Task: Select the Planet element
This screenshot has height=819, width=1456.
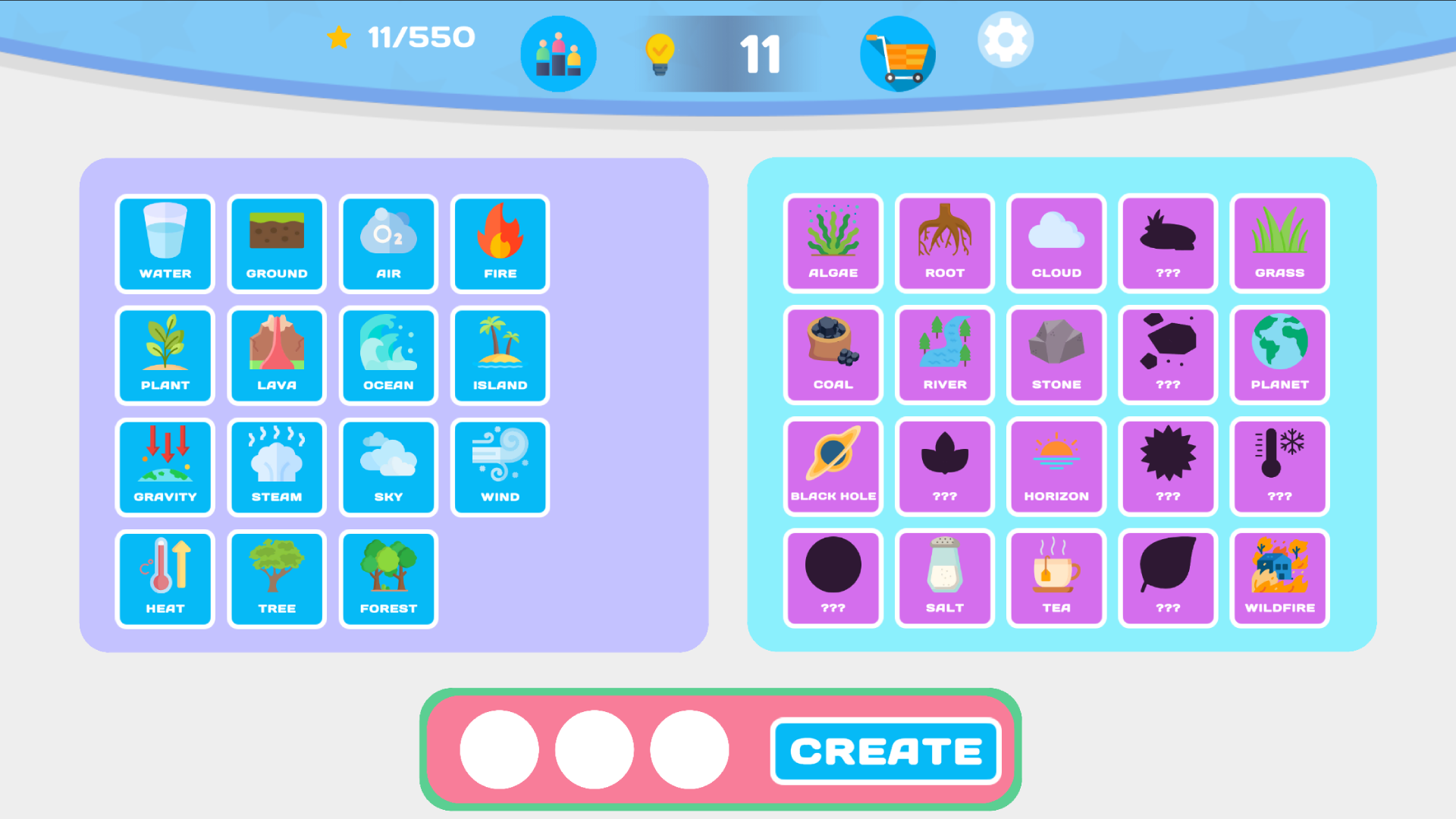Action: point(1279,355)
